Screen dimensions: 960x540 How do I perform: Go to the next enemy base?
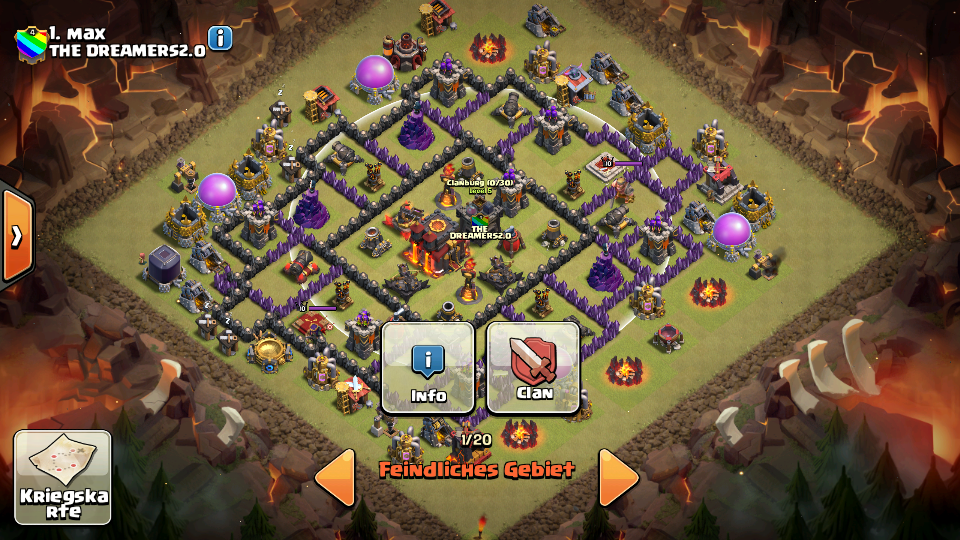[x=619, y=477]
